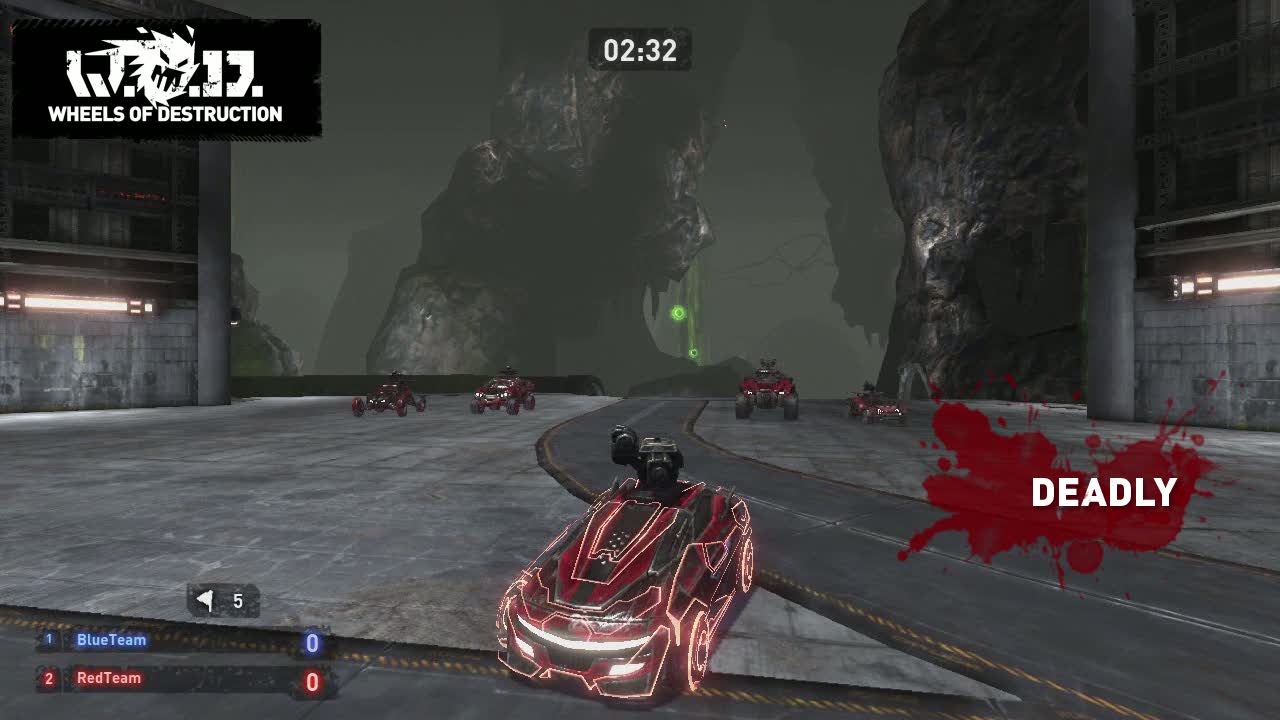This screenshot has width=1280, height=720.
Task: Click the DEADLY blood splatter badge
Action: 1060,490
